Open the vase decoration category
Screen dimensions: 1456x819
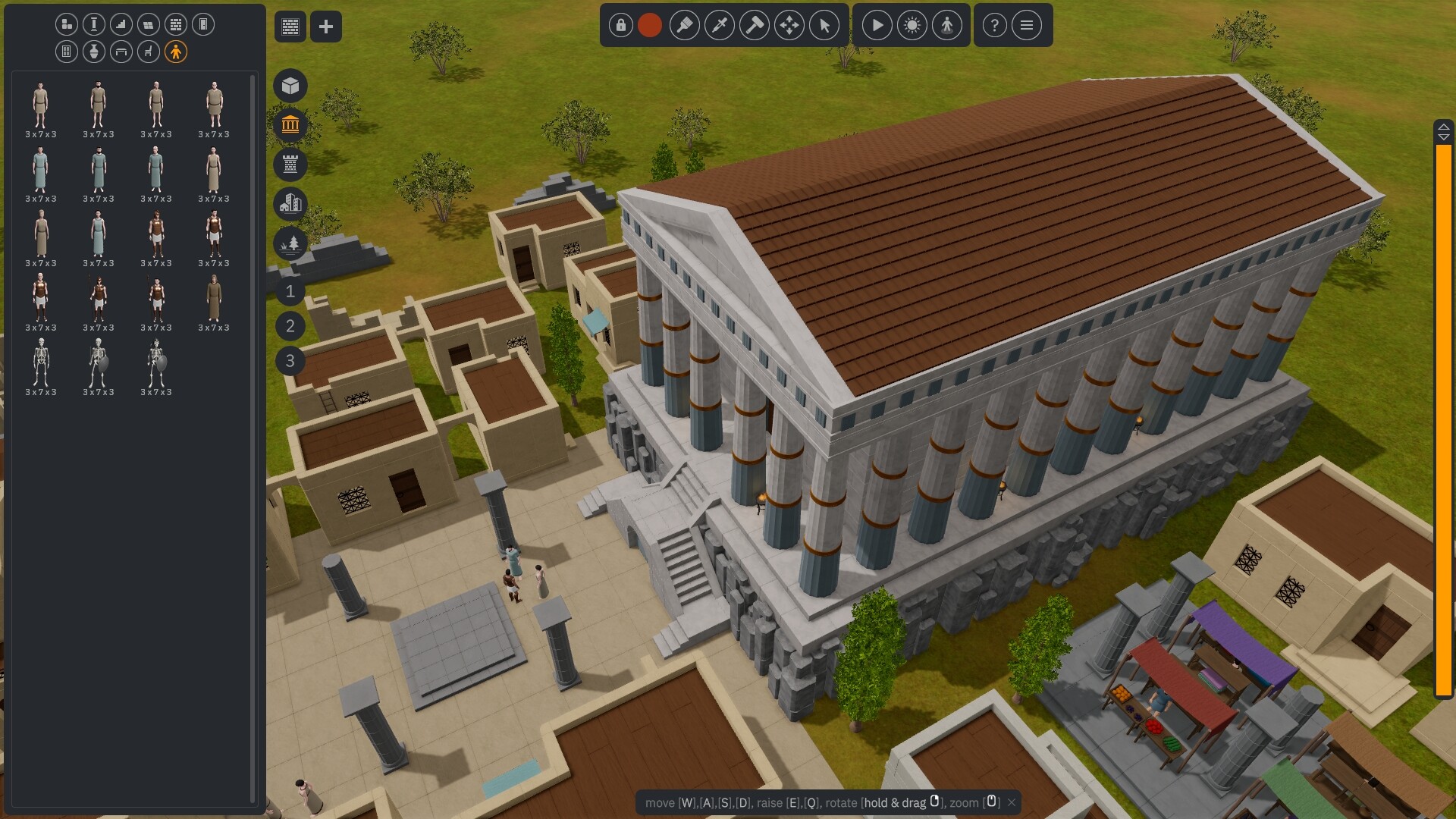coord(93,52)
